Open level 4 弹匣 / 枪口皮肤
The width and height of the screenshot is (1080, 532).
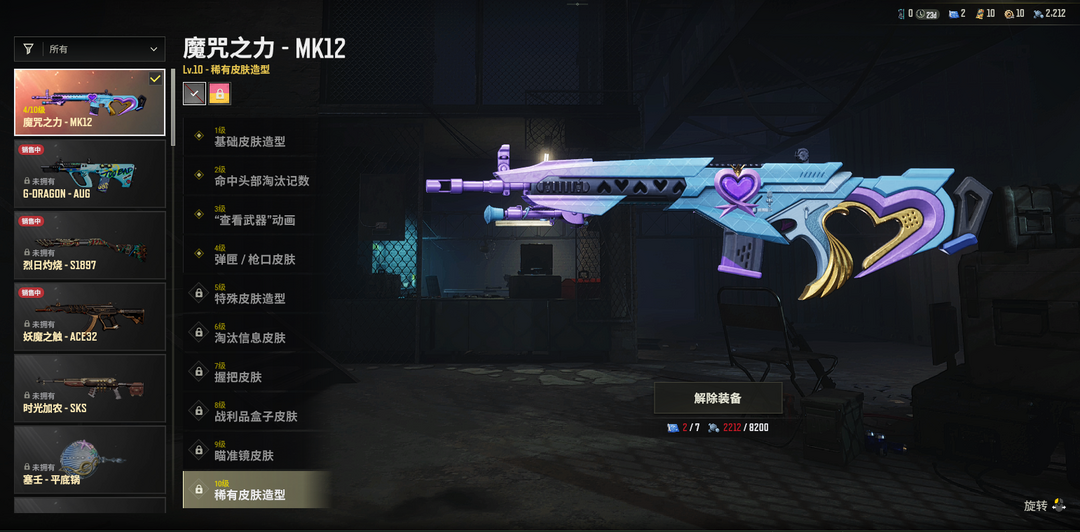[256, 254]
